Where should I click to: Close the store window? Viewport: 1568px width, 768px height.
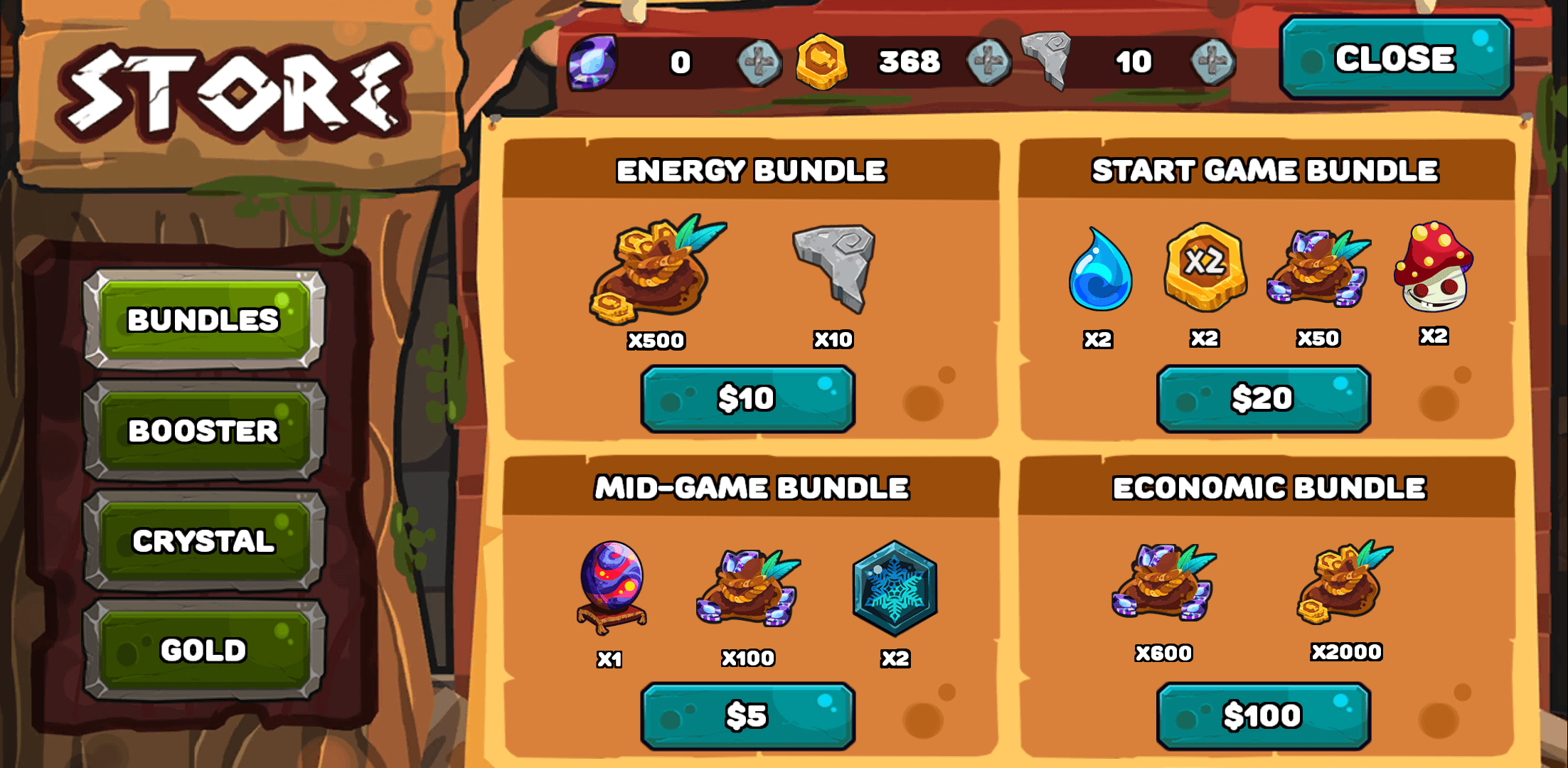[x=1395, y=58]
